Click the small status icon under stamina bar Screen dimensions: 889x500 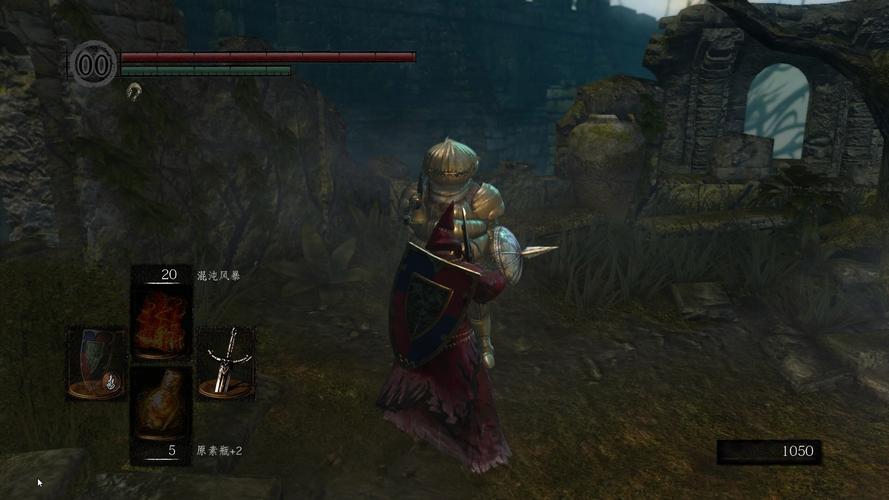coord(134,90)
